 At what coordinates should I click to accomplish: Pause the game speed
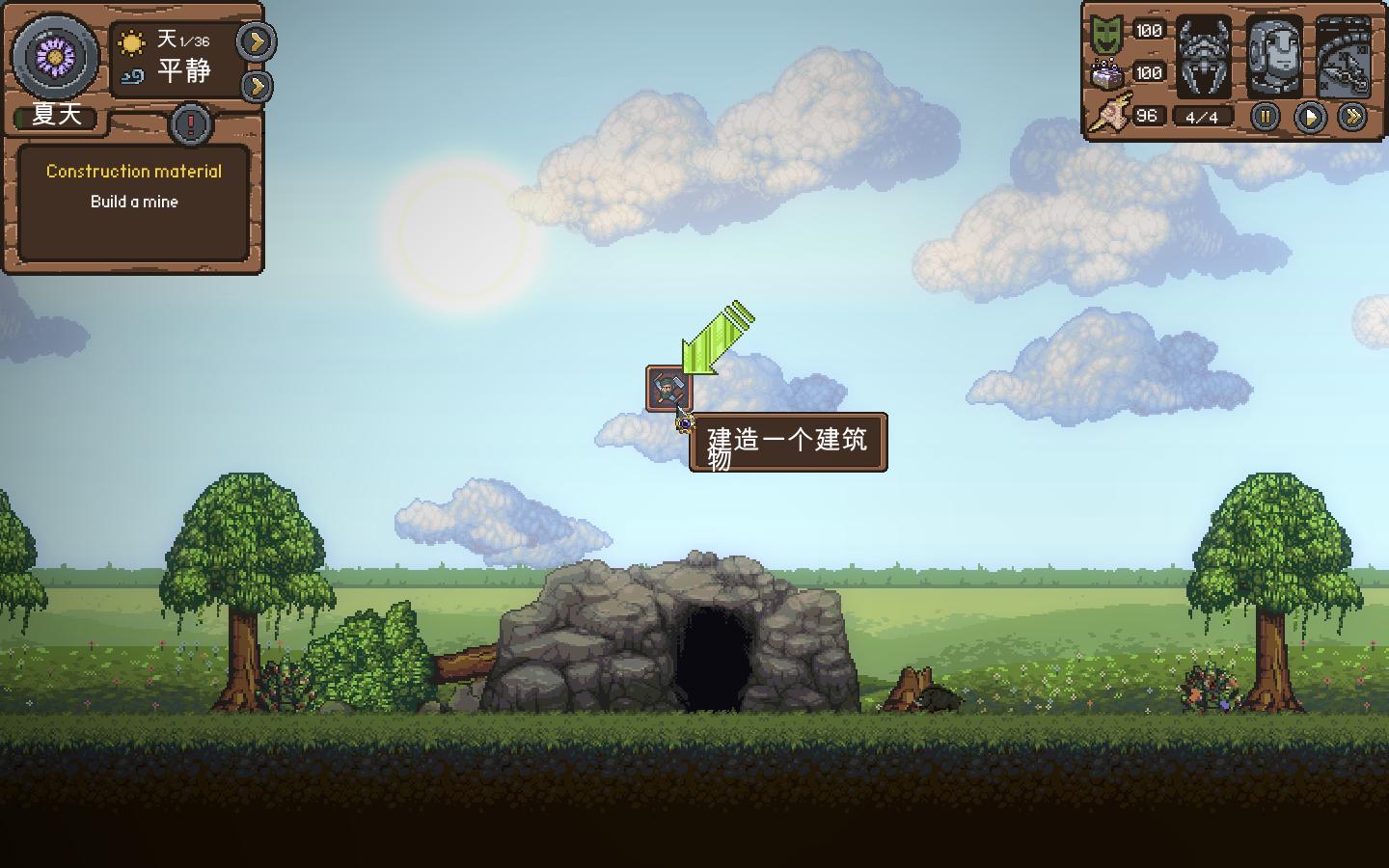(1265, 117)
